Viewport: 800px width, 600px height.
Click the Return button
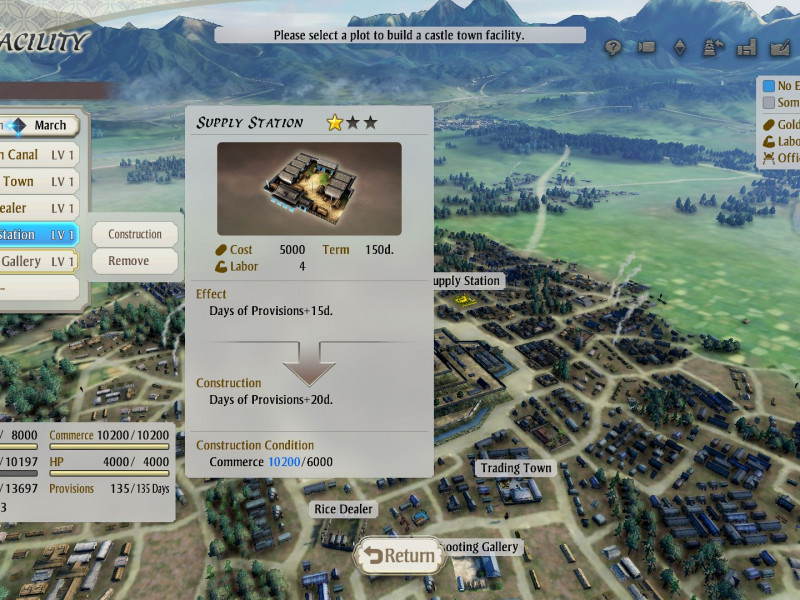click(399, 556)
